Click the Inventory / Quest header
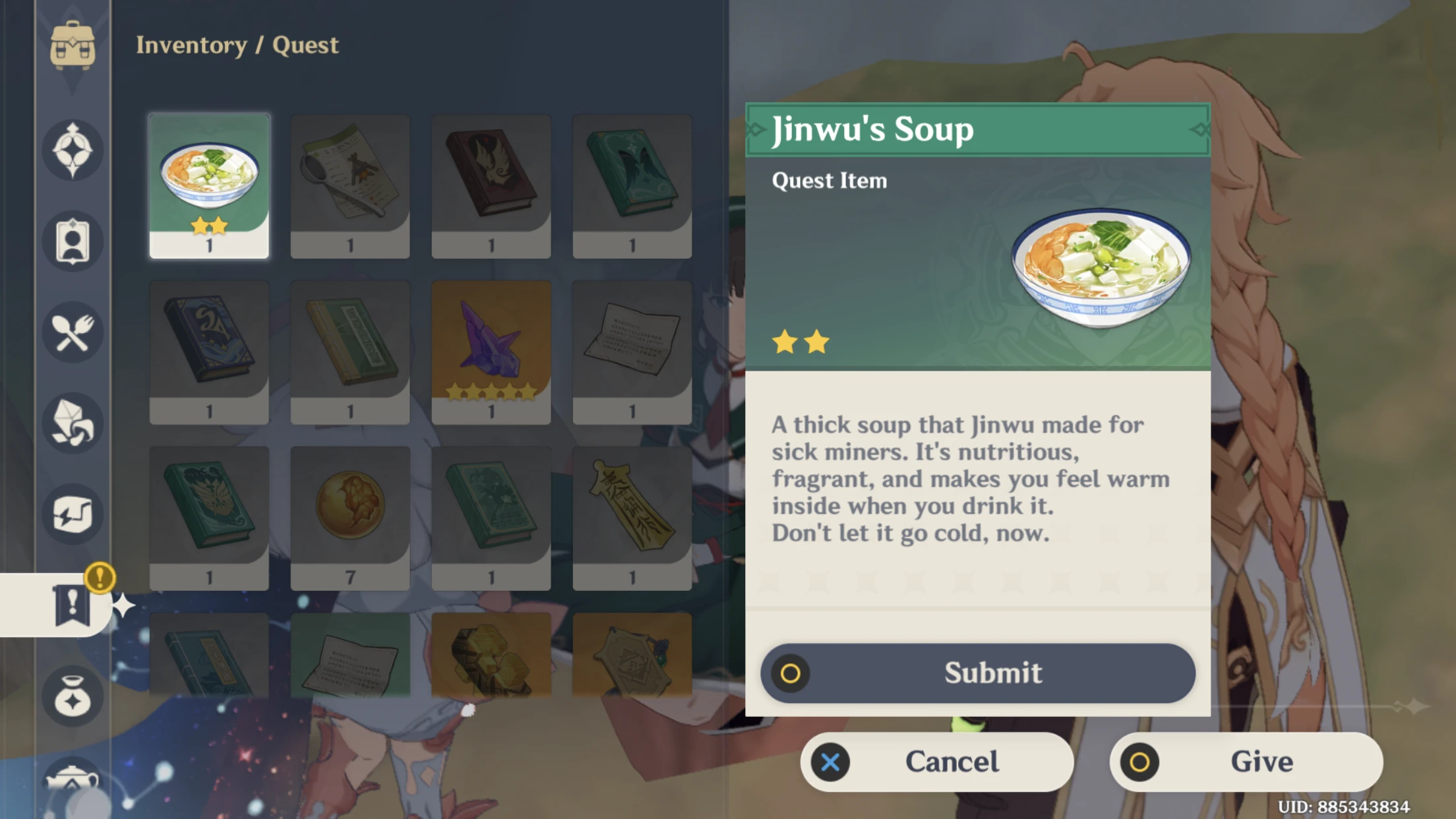Screen dimensions: 1456x819 [237, 45]
